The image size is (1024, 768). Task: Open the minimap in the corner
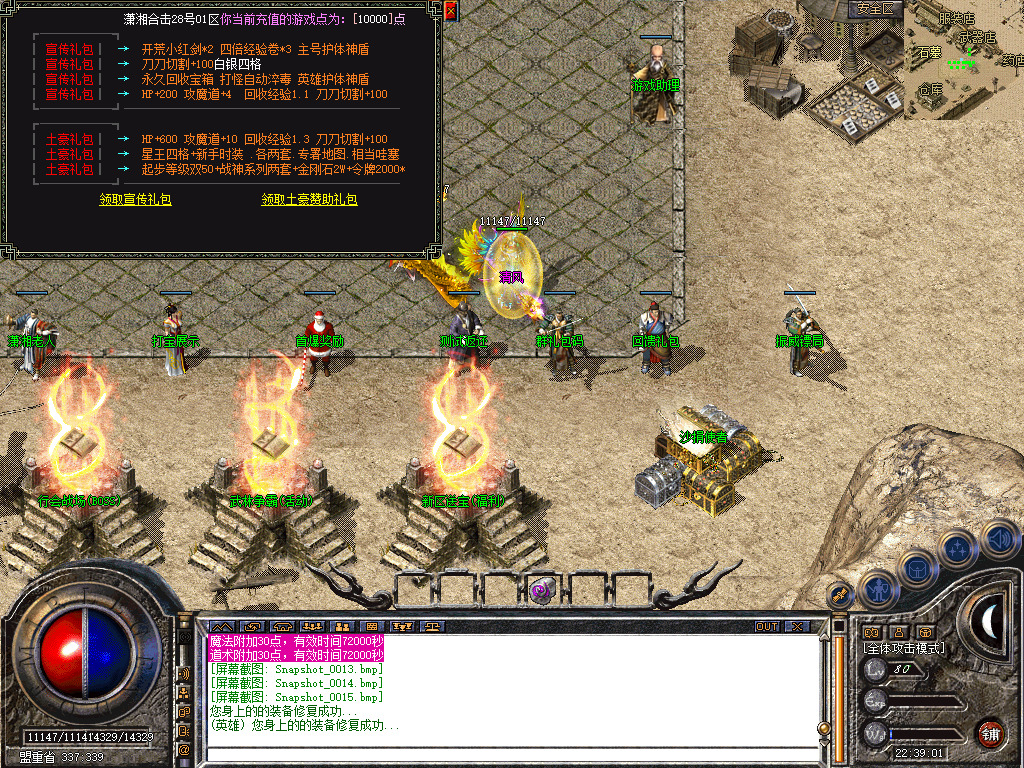(964, 60)
